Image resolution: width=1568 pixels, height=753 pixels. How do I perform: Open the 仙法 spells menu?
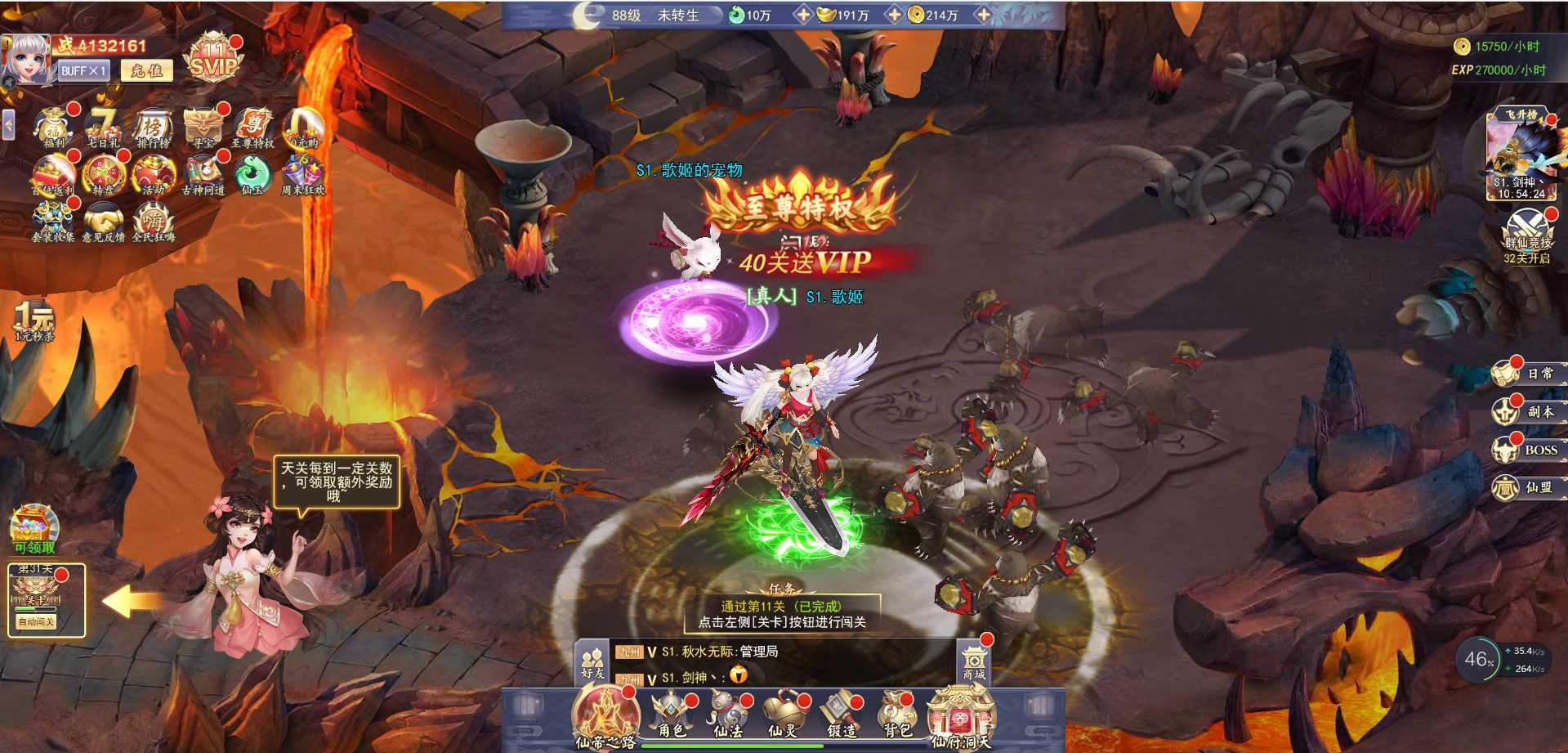(x=727, y=714)
